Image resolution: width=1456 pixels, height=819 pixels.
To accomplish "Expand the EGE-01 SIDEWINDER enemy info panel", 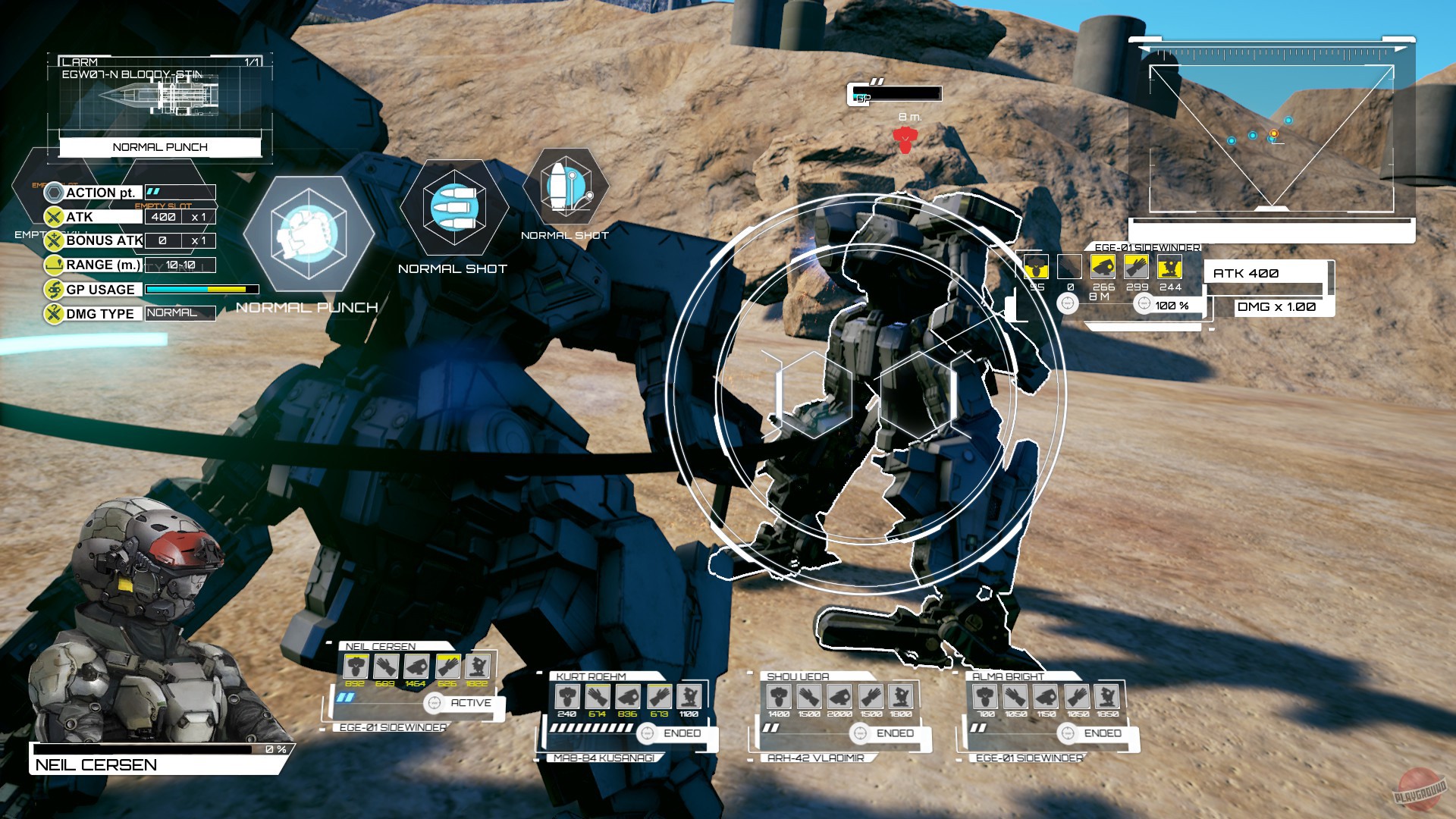I will click(x=1147, y=247).
